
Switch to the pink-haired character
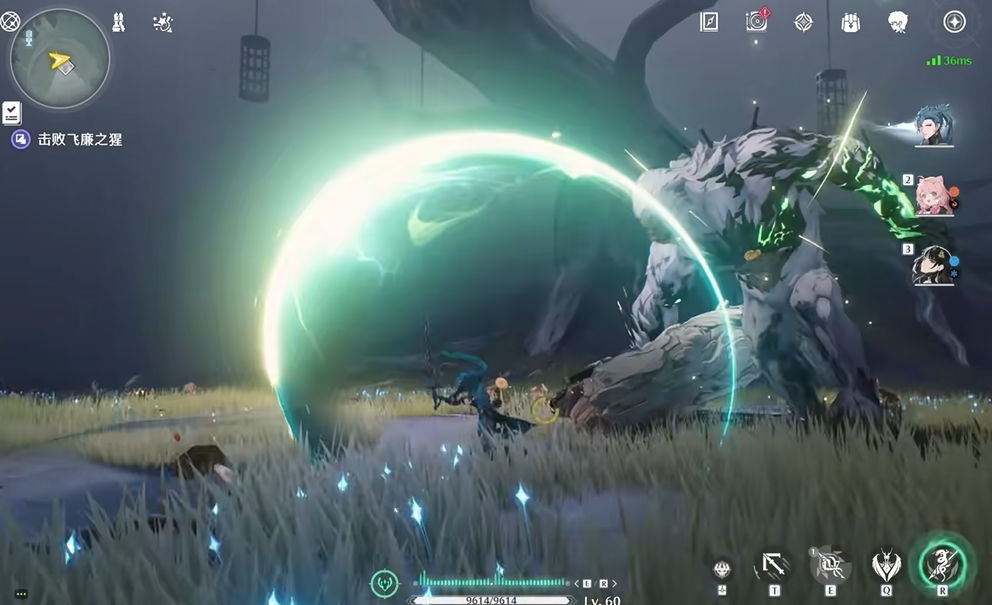(x=935, y=196)
